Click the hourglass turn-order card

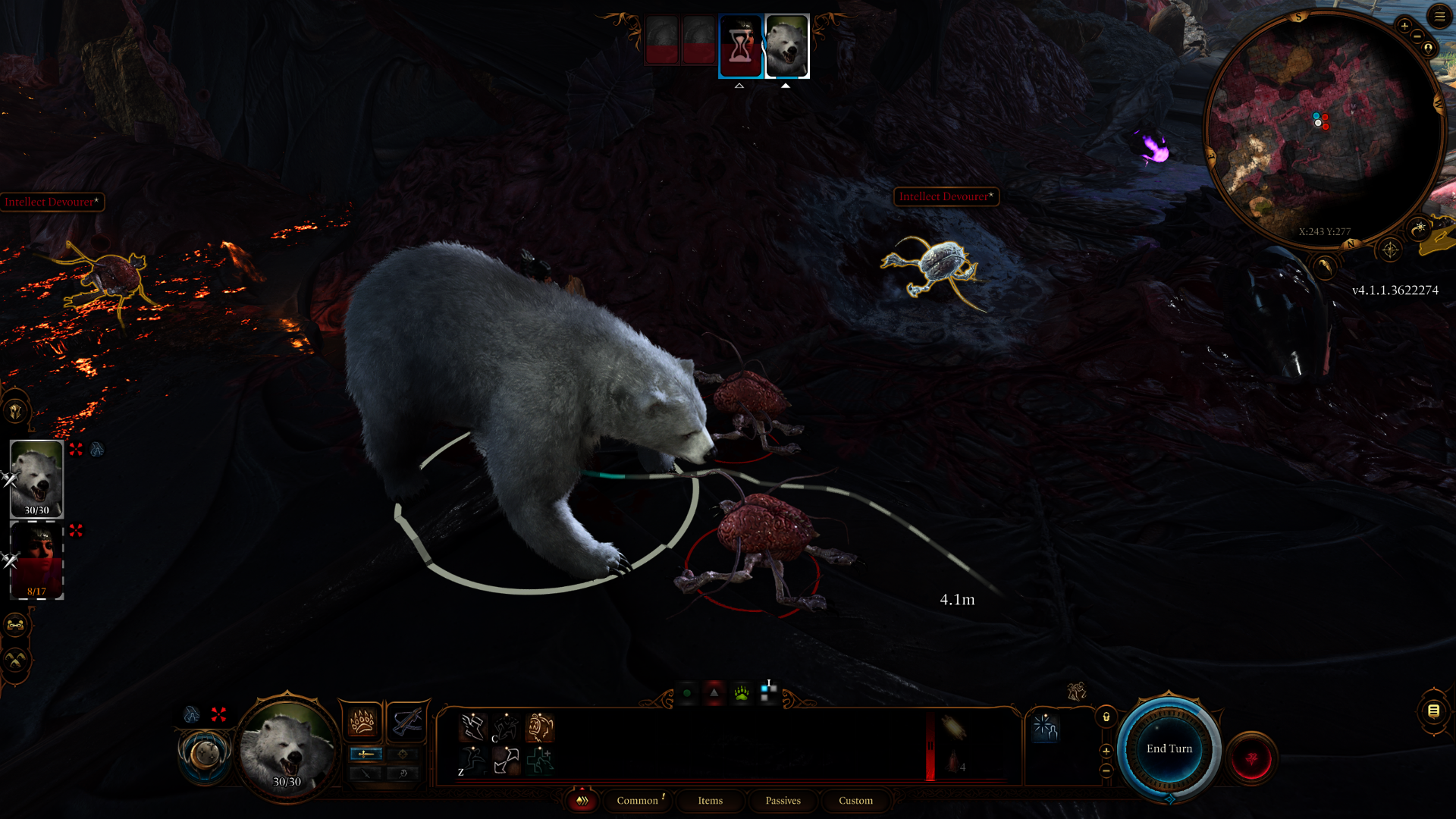(x=740, y=46)
